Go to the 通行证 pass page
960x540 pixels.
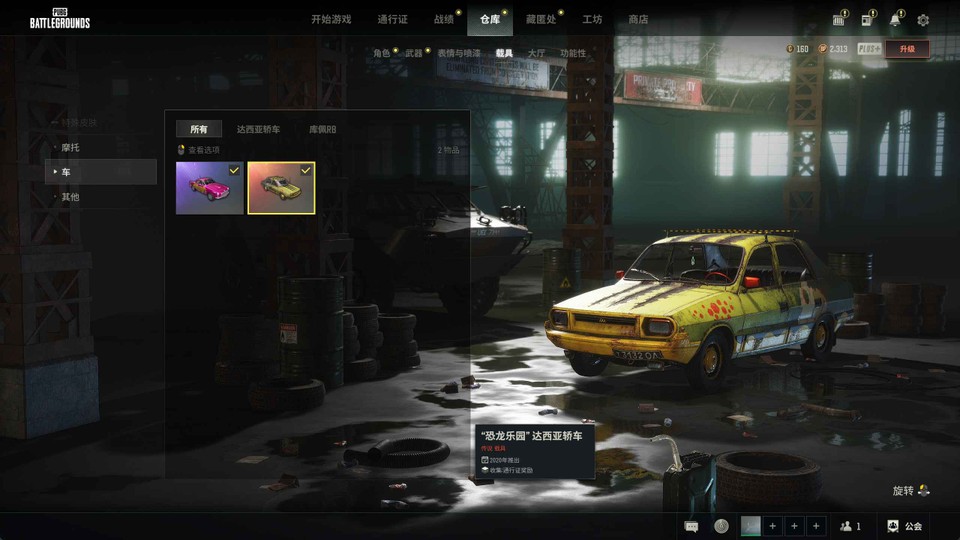coord(392,19)
